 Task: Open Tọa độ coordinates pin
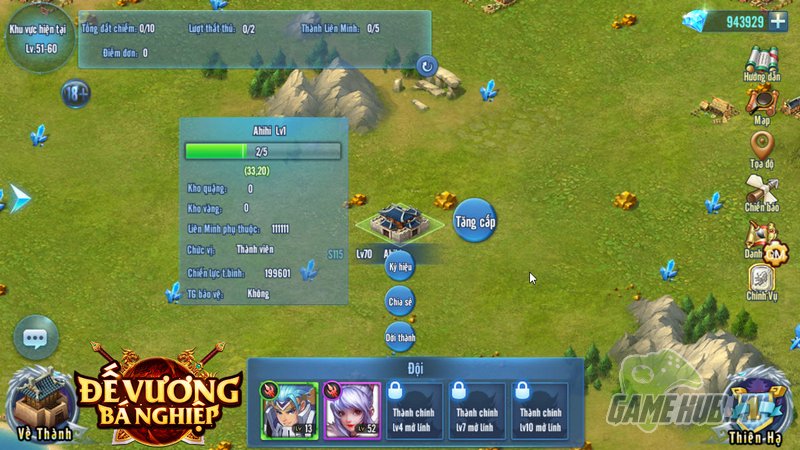point(762,147)
